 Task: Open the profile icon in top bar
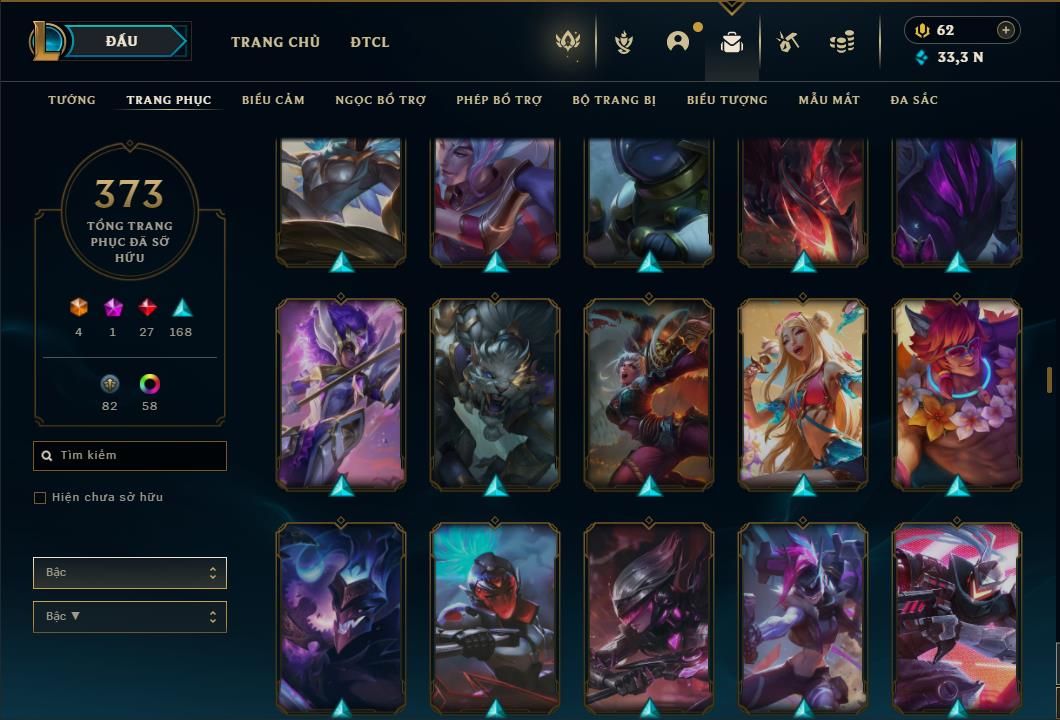tap(678, 42)
